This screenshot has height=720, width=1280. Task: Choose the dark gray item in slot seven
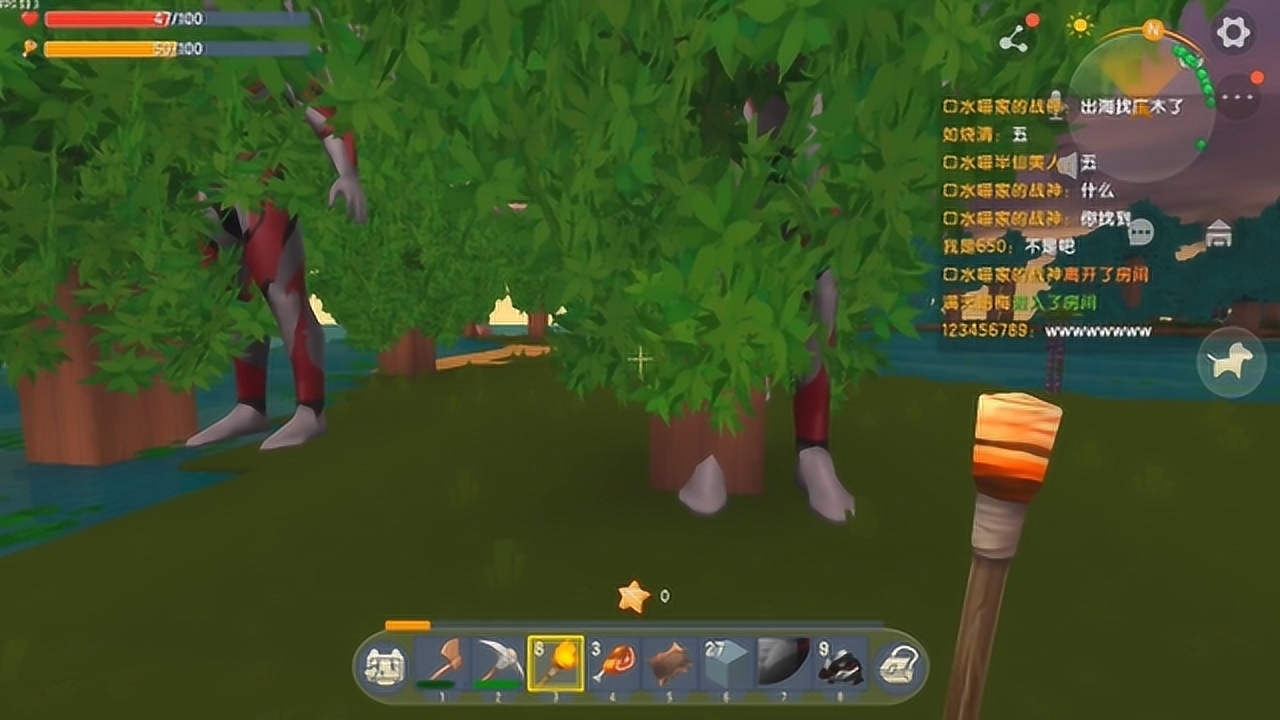(783, 662)
